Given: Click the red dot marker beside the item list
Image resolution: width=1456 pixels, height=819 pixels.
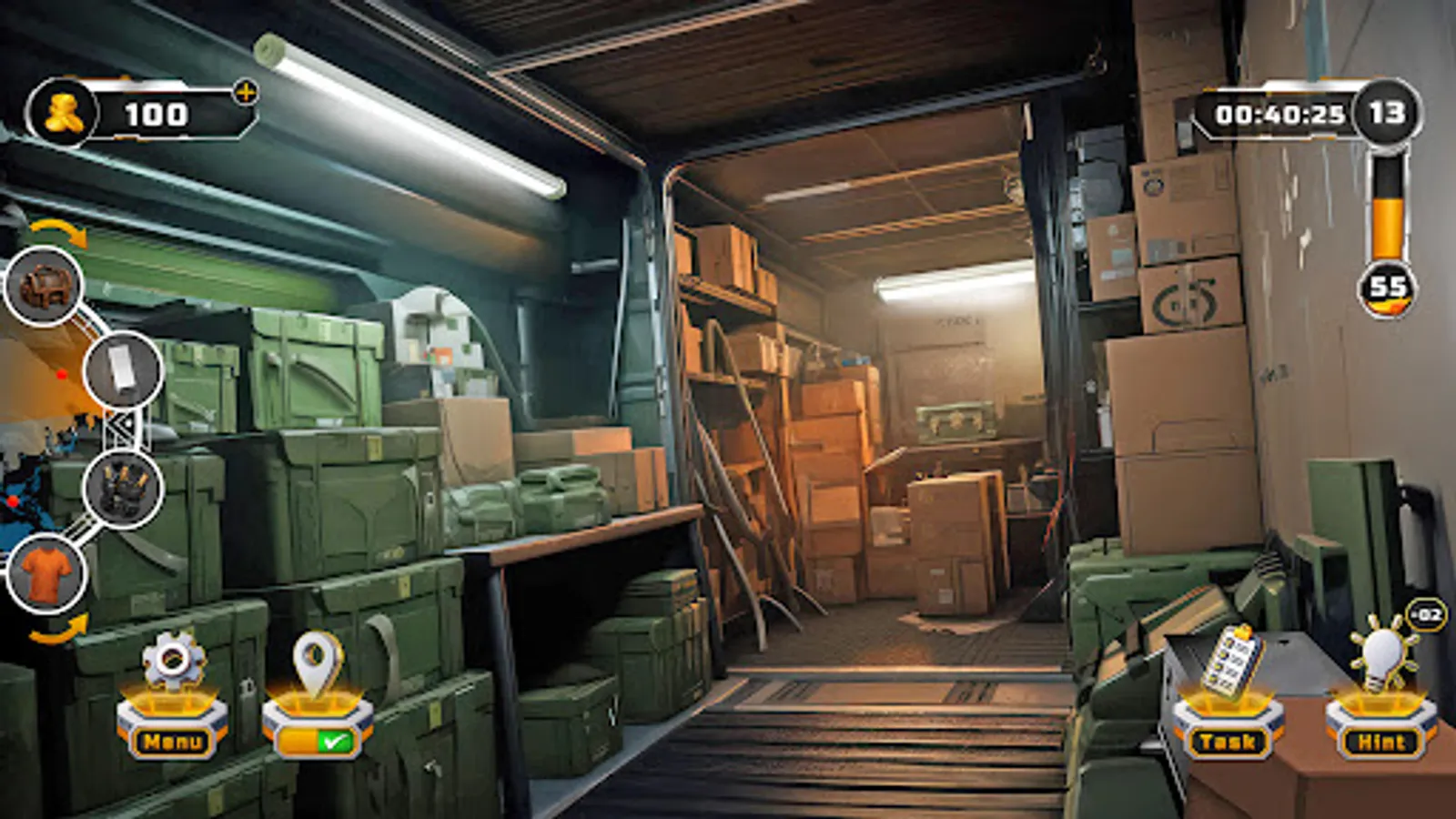Looking at the screenshot, I should [62, 375].
